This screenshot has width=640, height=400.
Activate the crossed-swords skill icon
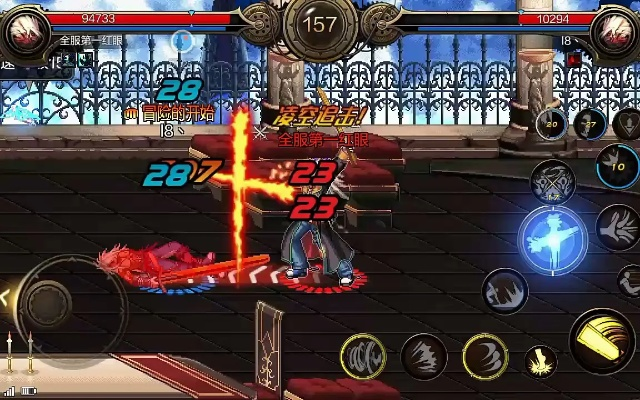[551, 182]
